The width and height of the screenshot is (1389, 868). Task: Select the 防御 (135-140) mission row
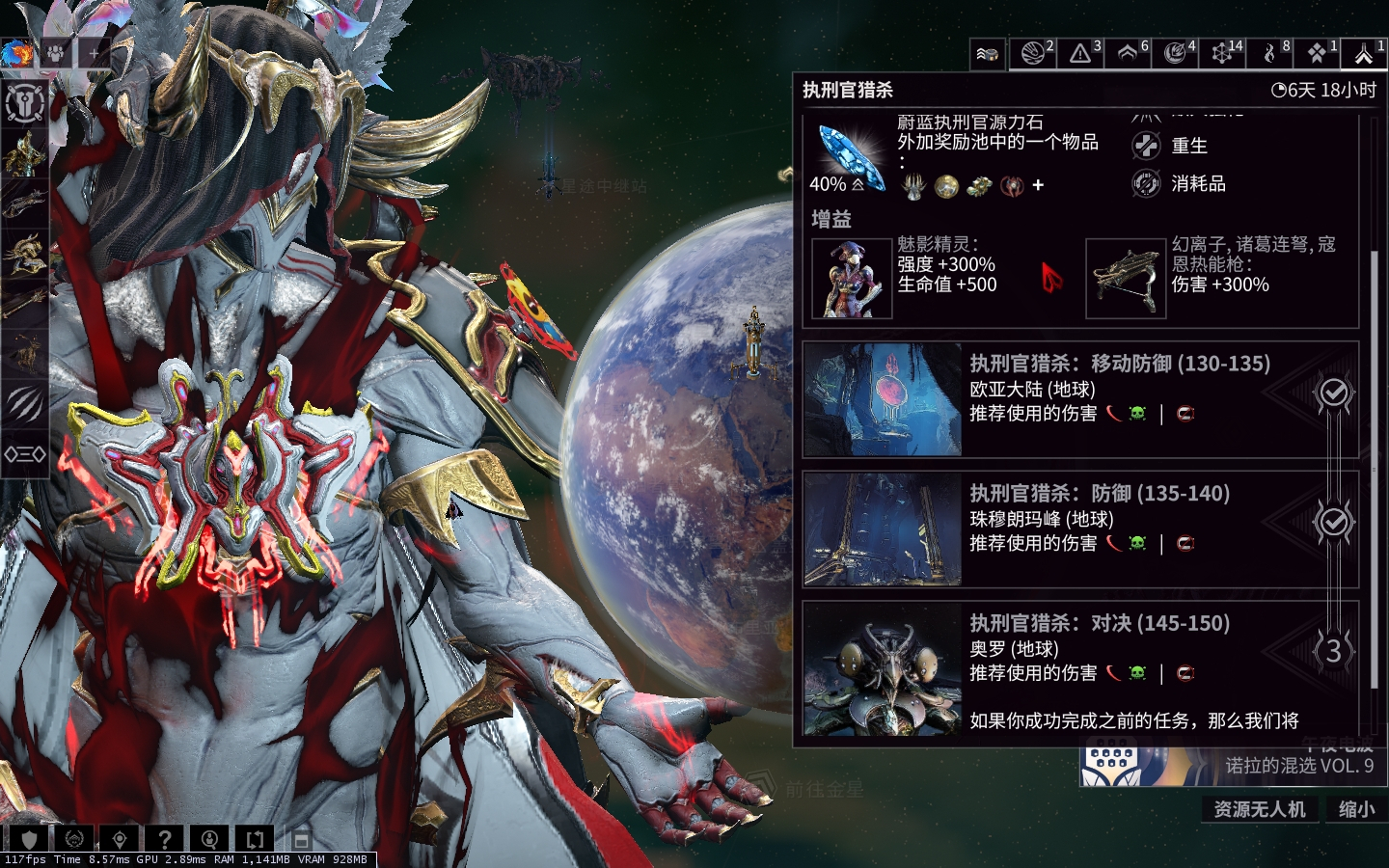click(x=1080, y=529)
